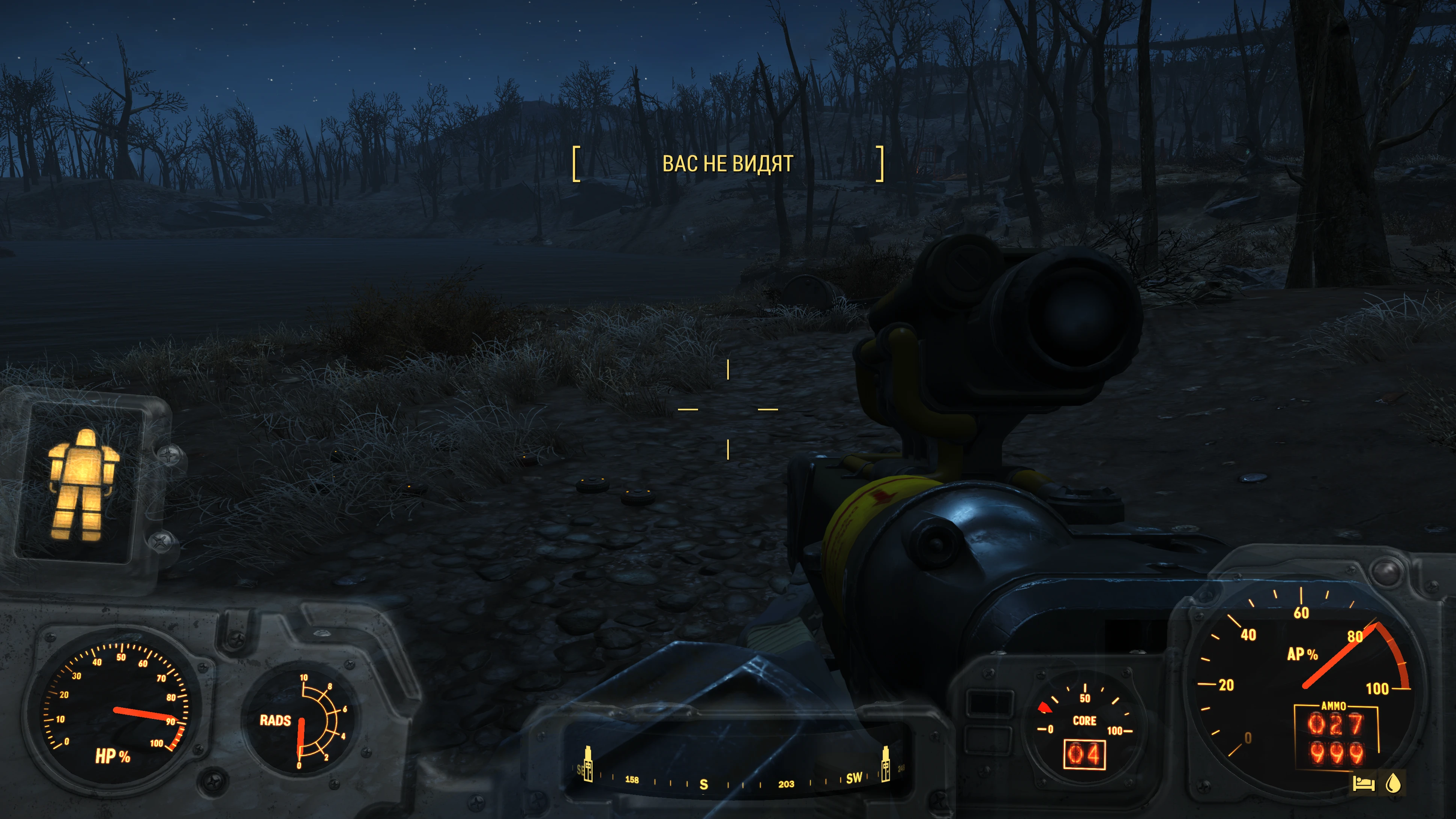Click the bed tiredness status icon

(x=1364, y=783)
